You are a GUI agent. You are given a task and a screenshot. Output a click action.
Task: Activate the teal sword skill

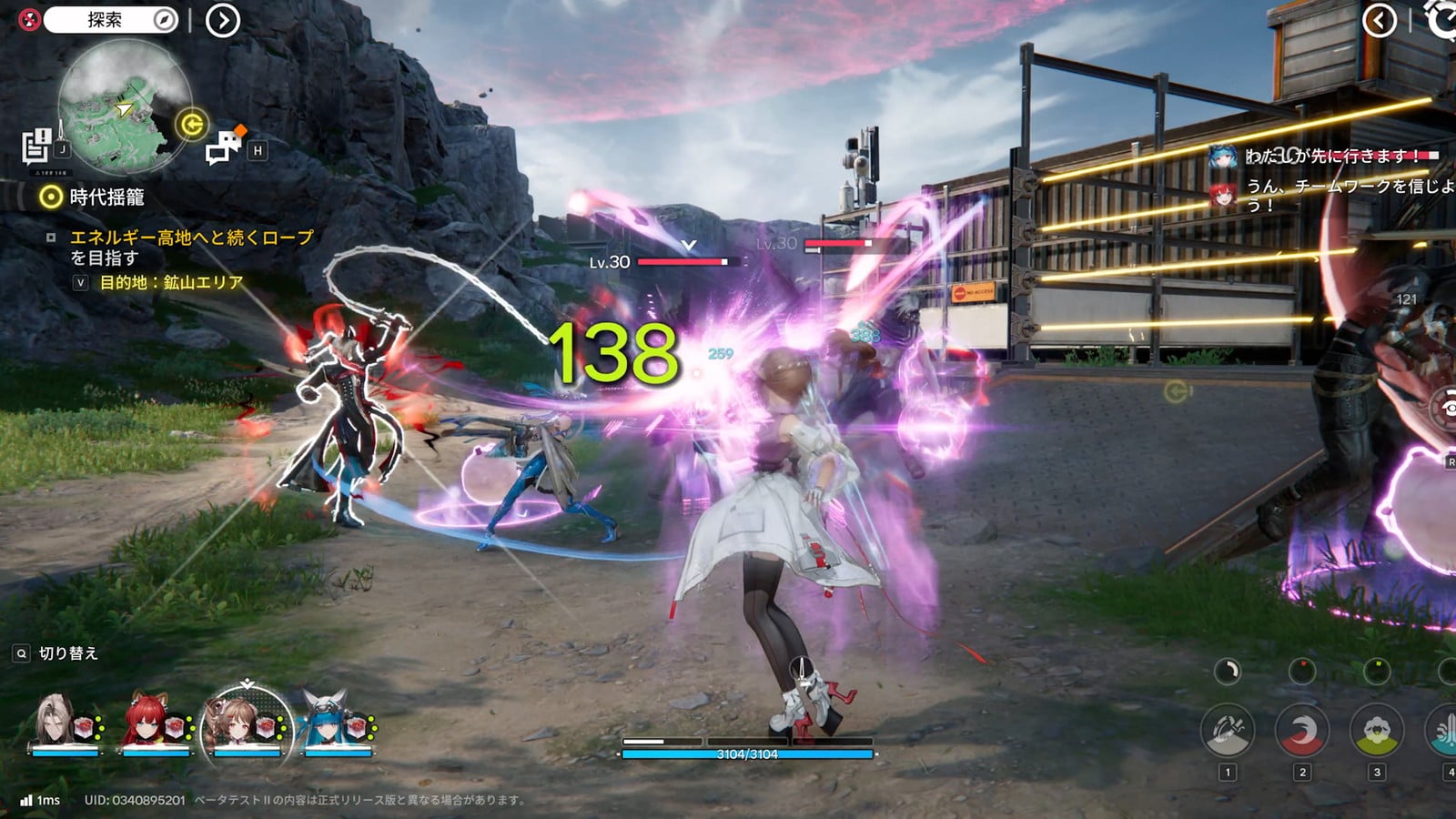(1445, 731)
